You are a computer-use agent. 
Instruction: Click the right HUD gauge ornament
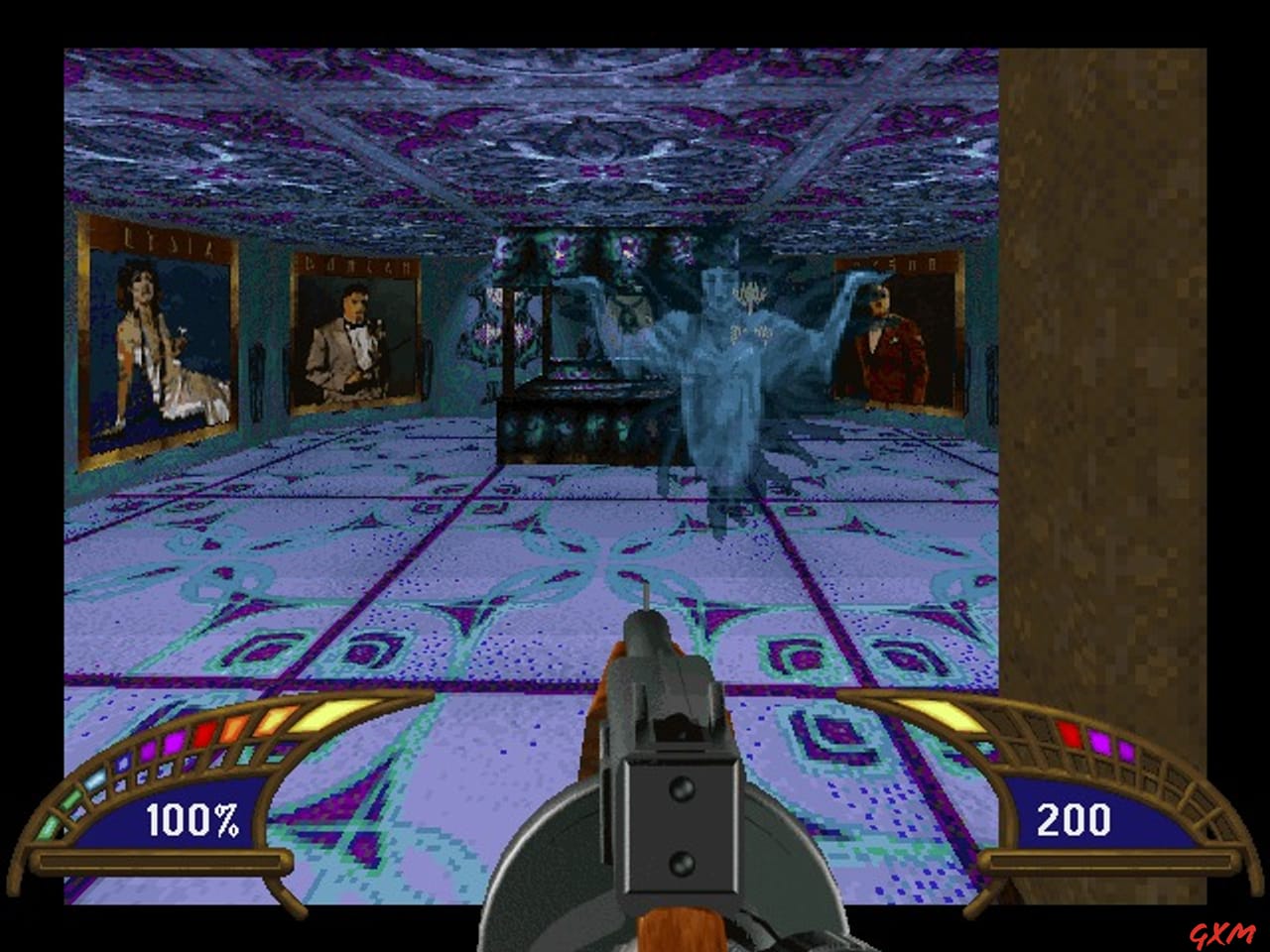coord(1081,783)
